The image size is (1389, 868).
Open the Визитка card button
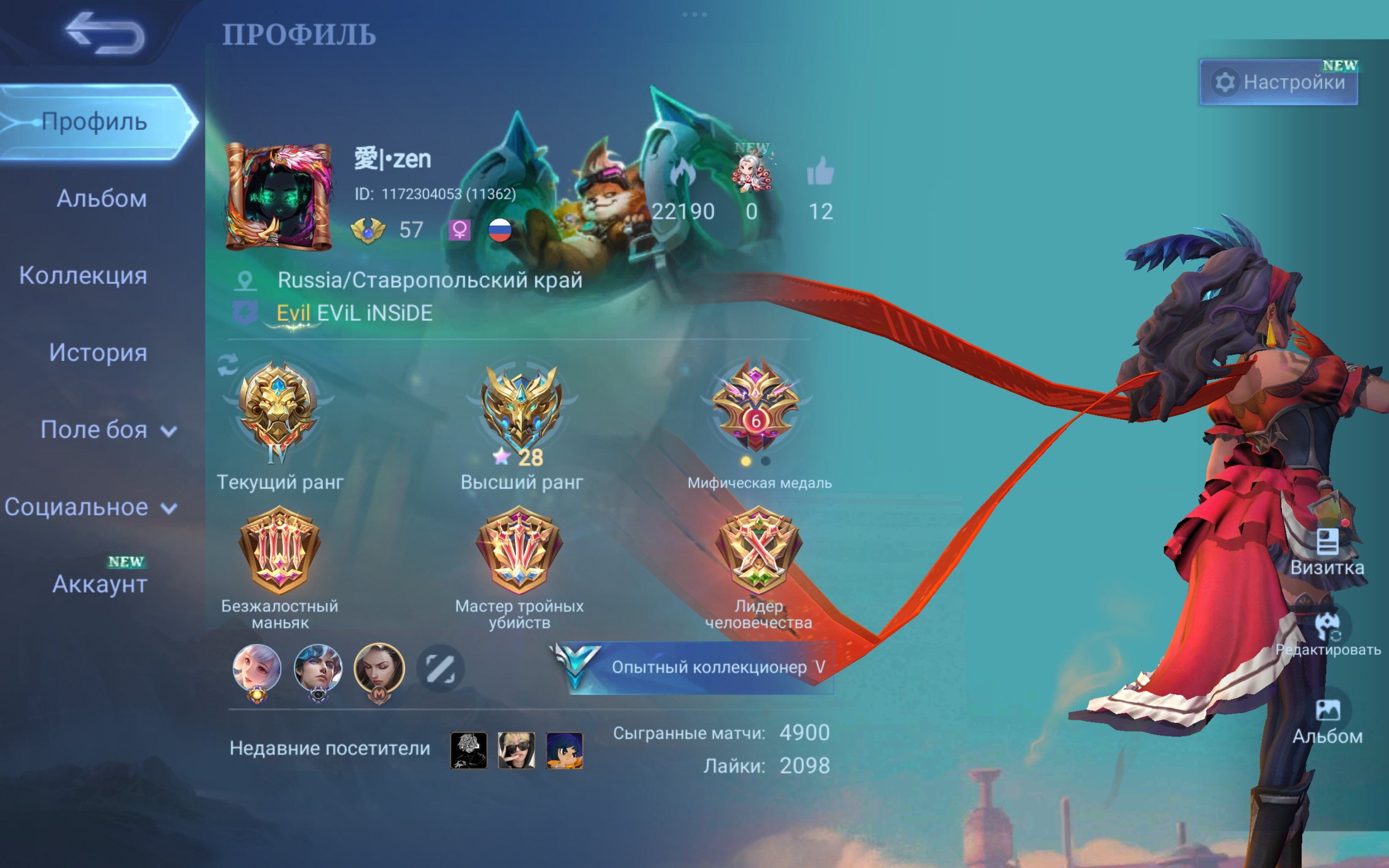coord(1327,552)
